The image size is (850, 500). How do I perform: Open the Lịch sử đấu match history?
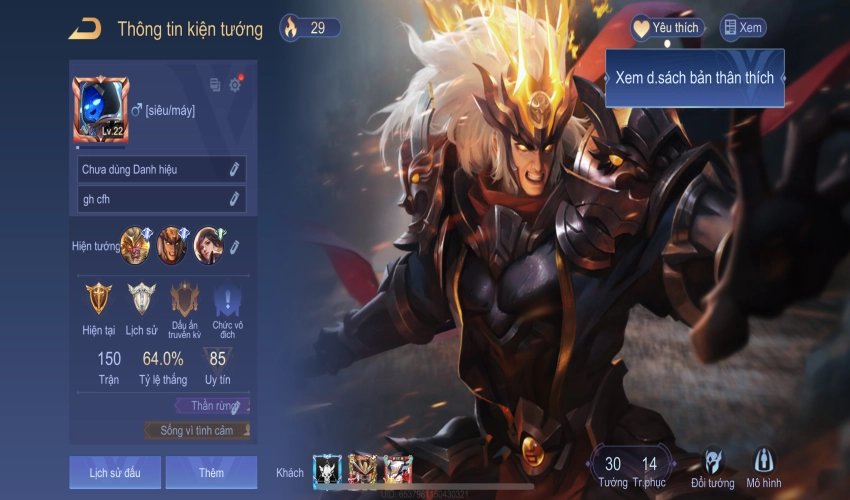click(115, 472)
